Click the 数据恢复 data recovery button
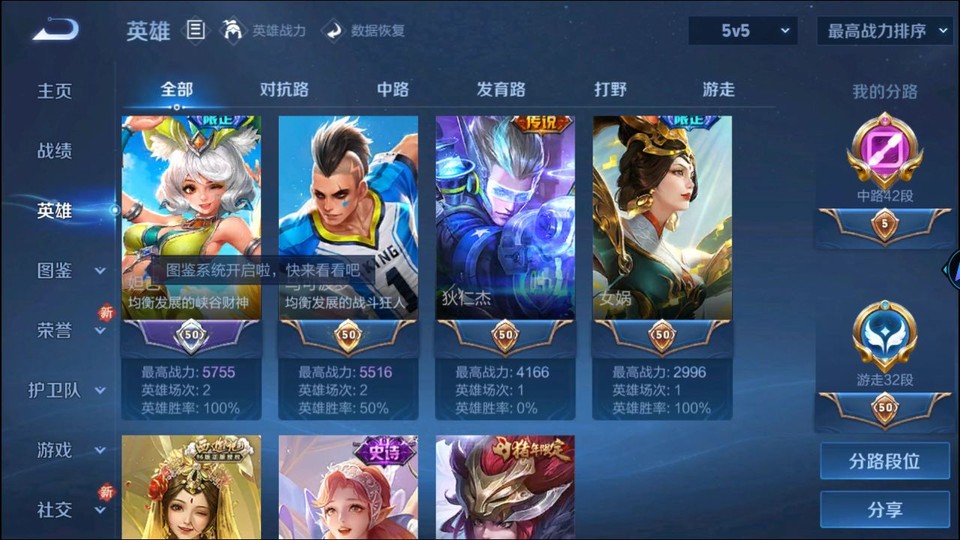960x540 pixels. [x=364, y=31]
